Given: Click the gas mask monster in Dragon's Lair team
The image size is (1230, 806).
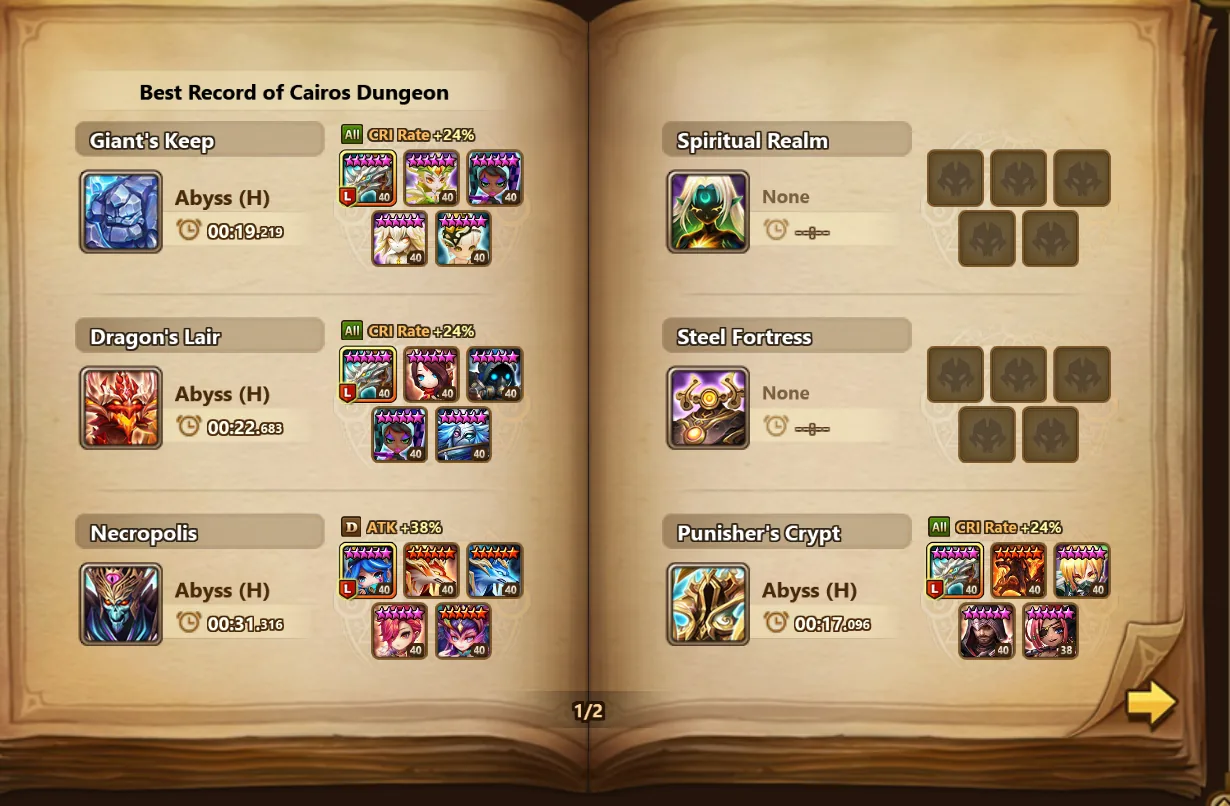Looking at the screenshot, I should [495, 374].
